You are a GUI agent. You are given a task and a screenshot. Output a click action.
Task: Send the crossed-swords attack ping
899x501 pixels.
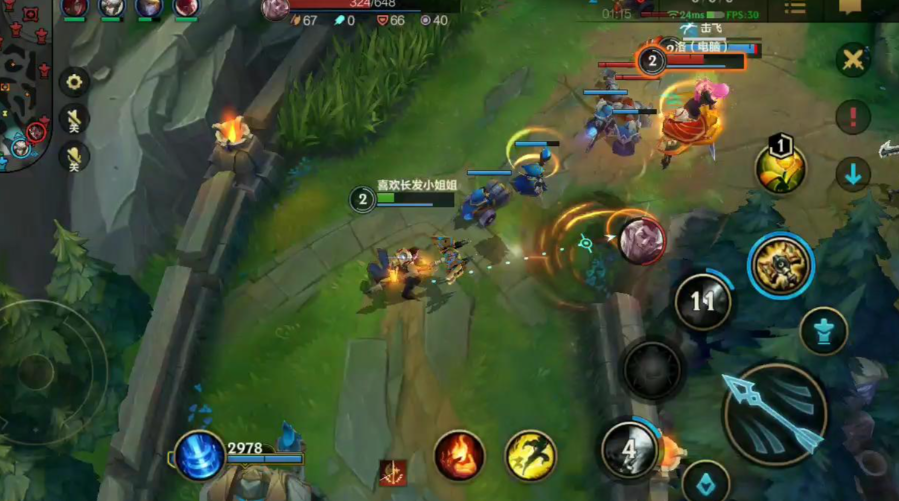pyautogui.click(x=853, y=60)
